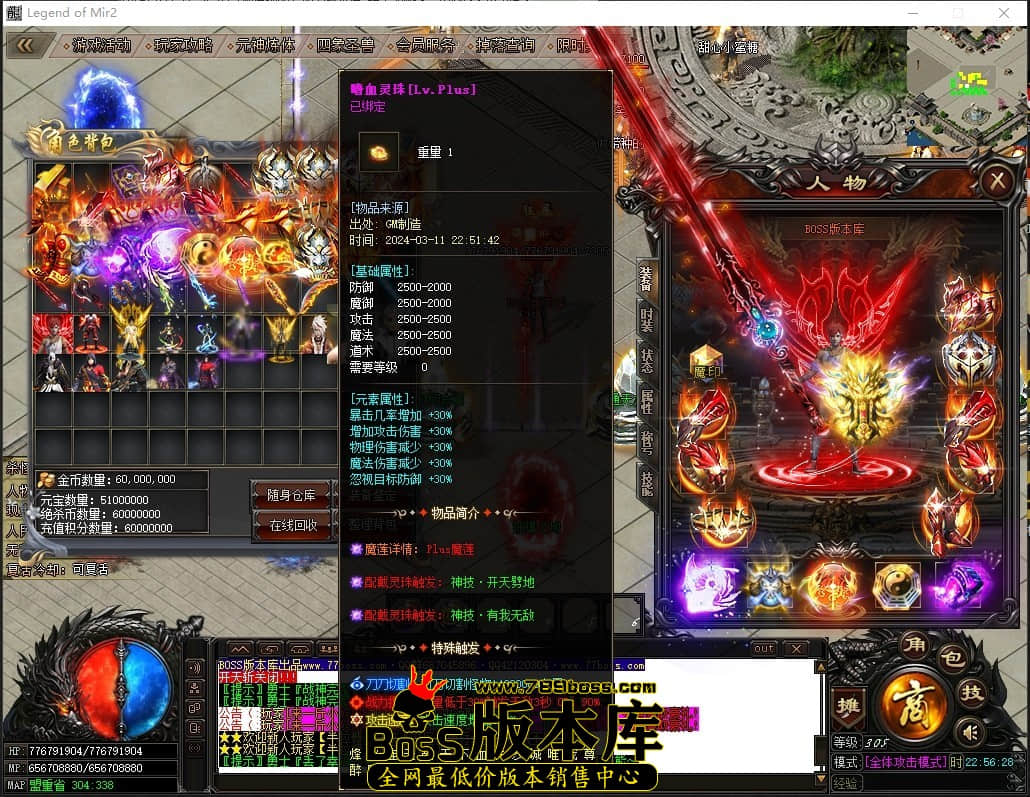Switch to the 属性 tab

[x=646, y=403]
